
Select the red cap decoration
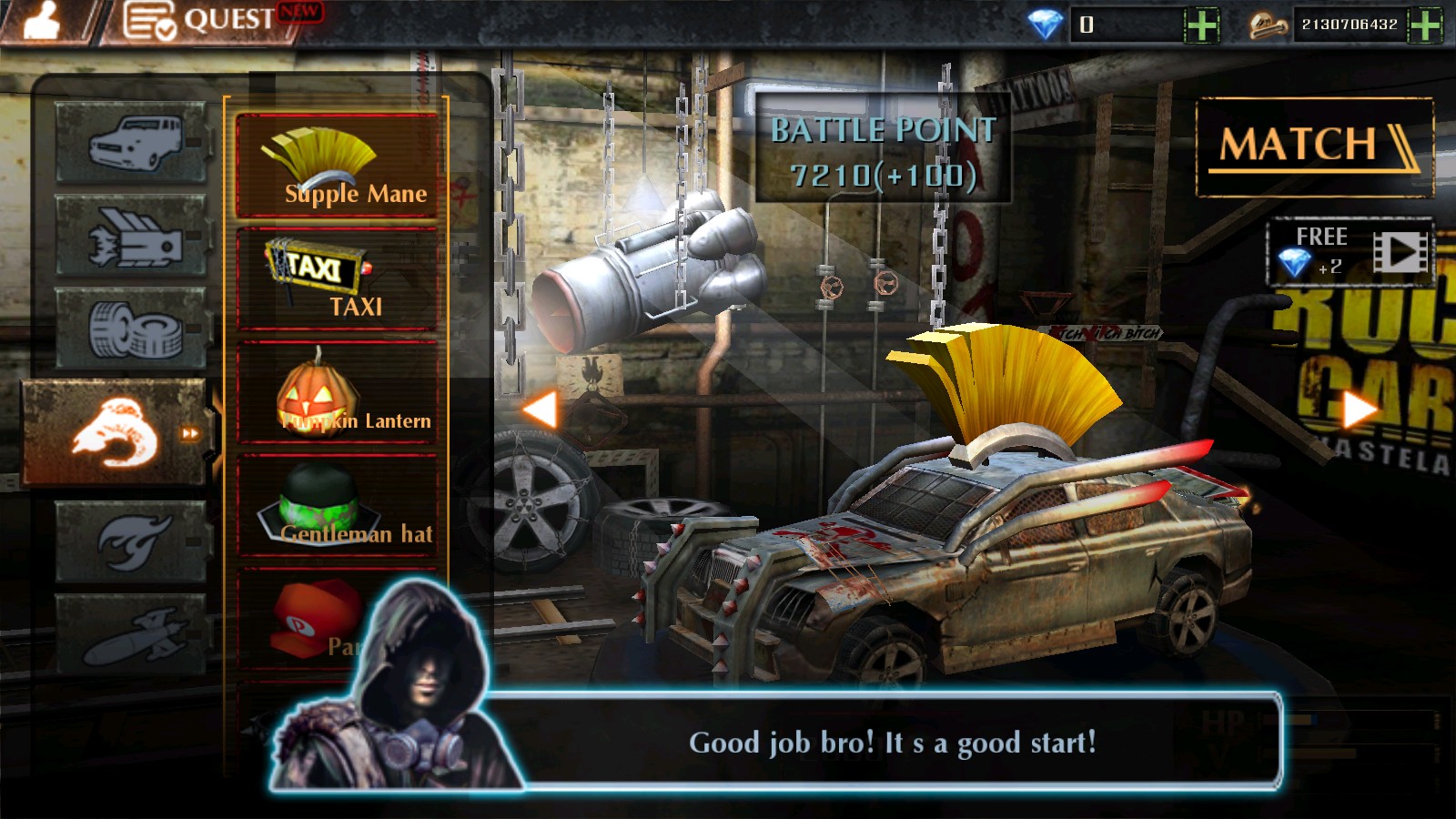[314, 619]
